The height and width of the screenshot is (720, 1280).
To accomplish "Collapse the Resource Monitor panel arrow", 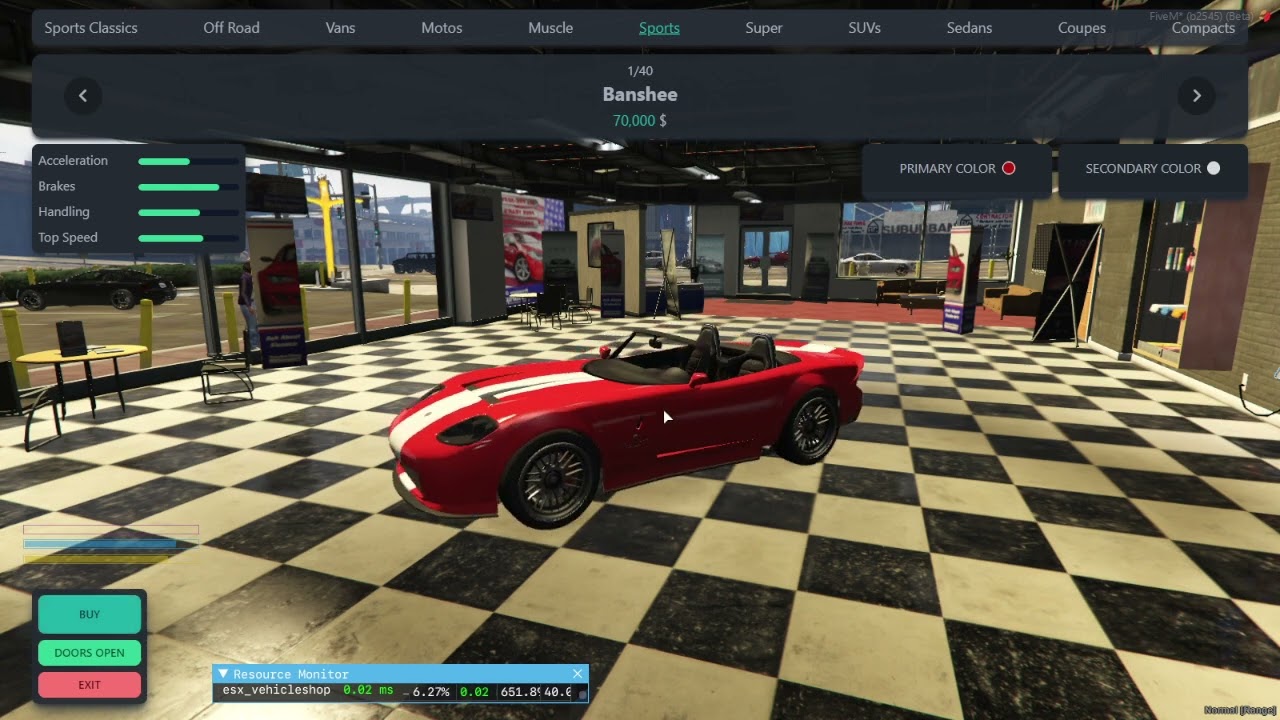I will (223, 674).
